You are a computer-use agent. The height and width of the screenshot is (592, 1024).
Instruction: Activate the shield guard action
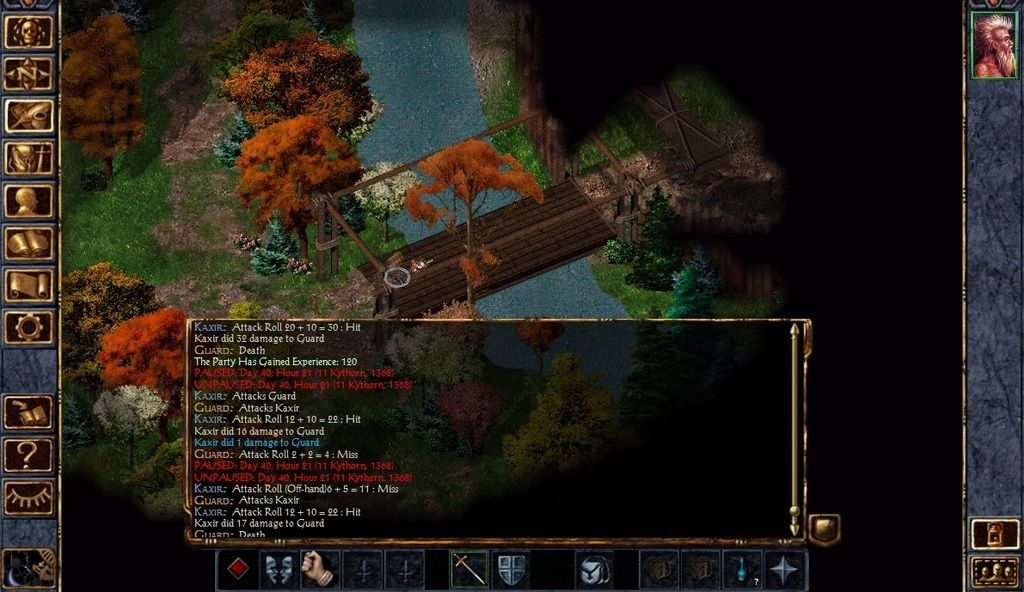511,569
